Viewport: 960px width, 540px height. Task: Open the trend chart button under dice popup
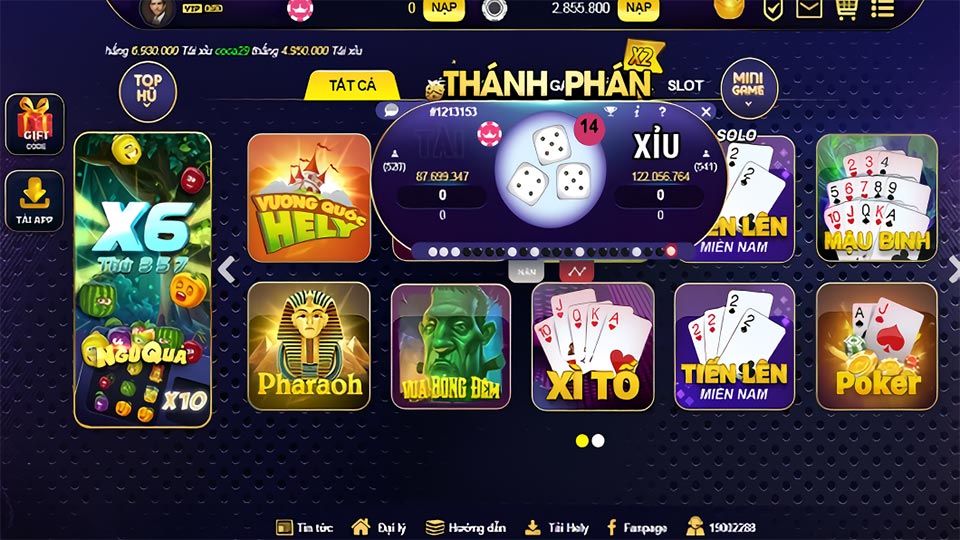[576, 270]
